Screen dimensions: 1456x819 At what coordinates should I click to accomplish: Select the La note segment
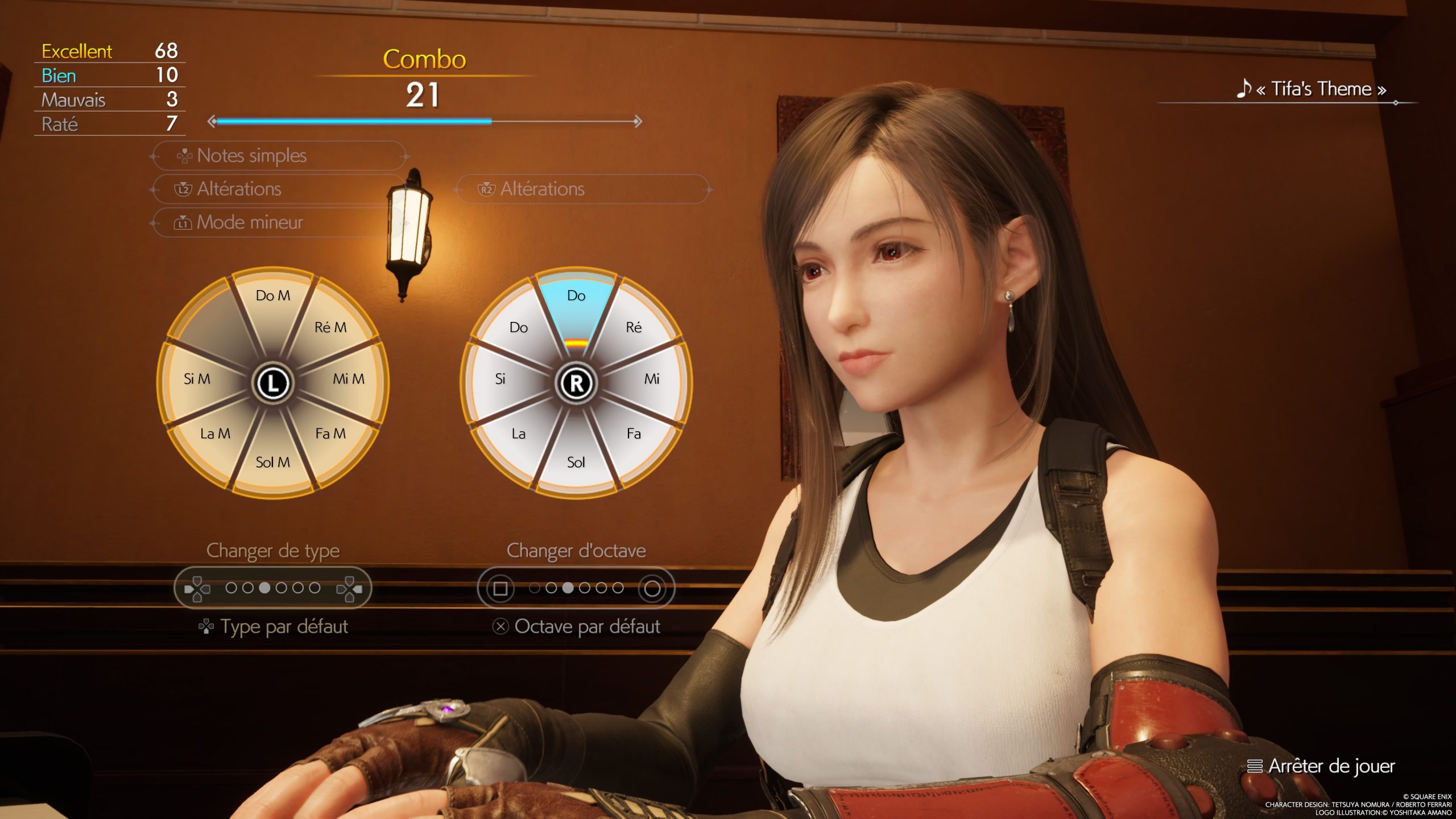point(519,434)
